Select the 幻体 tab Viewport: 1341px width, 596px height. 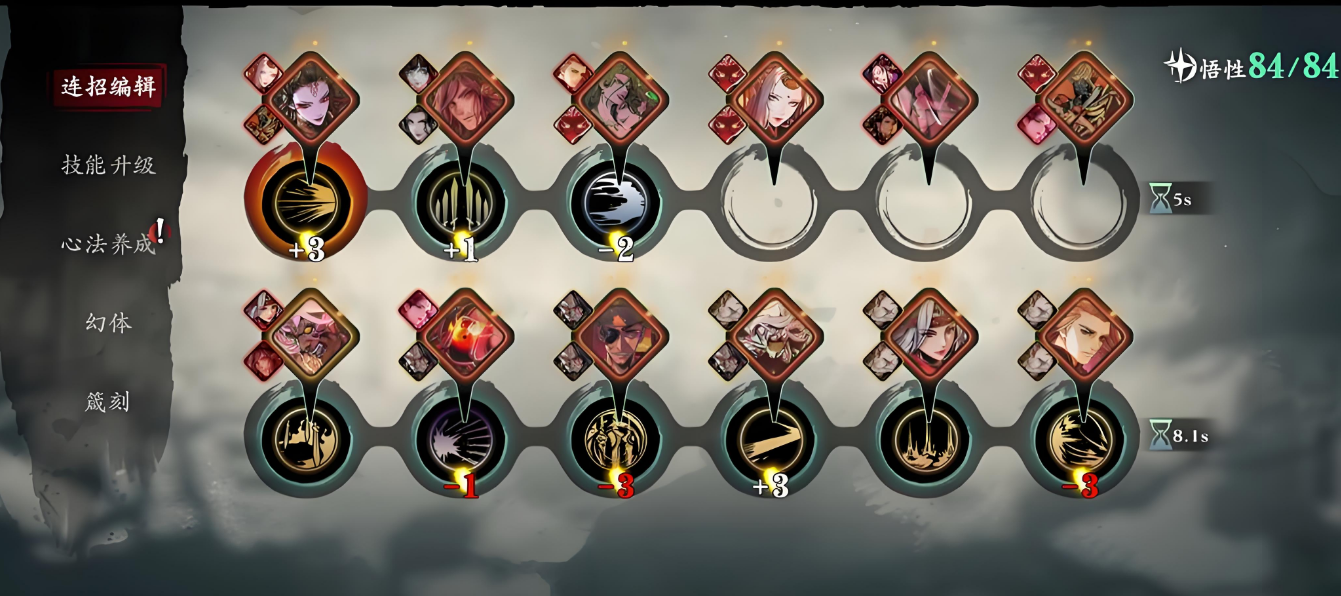[109, 323]
